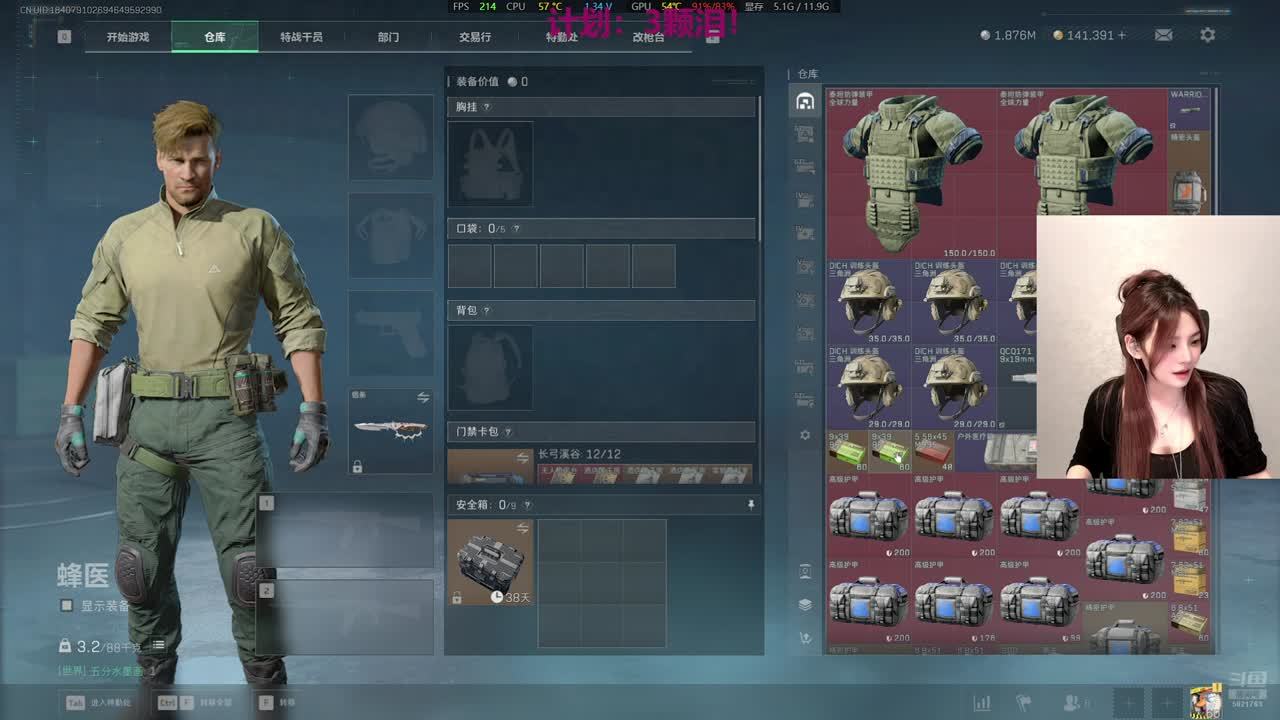Open the settings gear icon
The height and width of the screenshot is (720, 1280).
point(1208,35)
